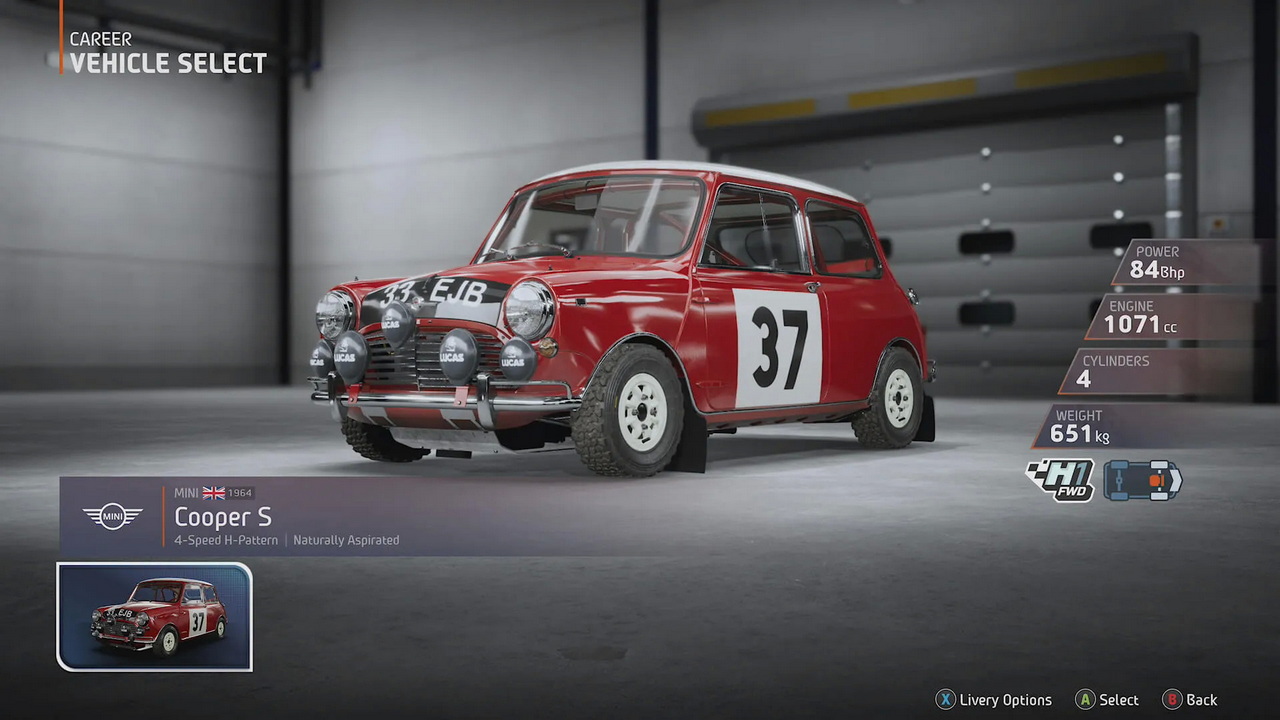Select the Mini Cooper thumbnail

click(154, 616)
